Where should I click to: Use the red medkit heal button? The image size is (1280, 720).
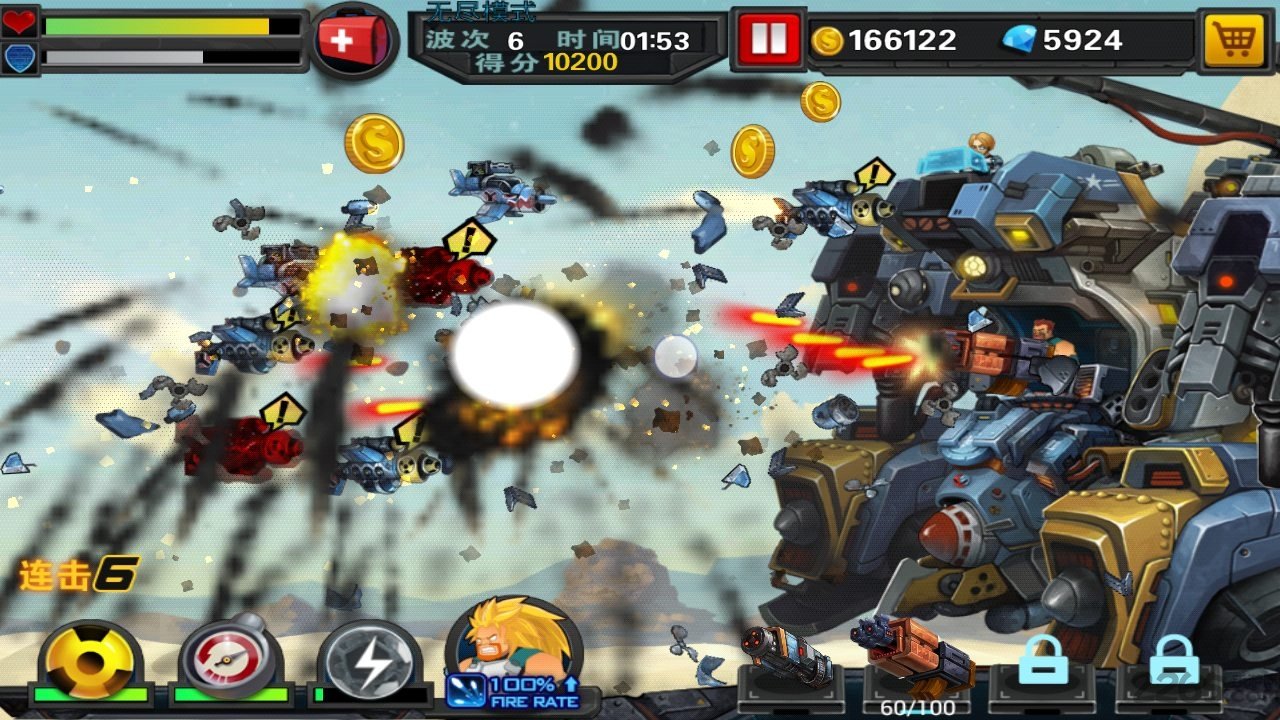tap(345, 42)
